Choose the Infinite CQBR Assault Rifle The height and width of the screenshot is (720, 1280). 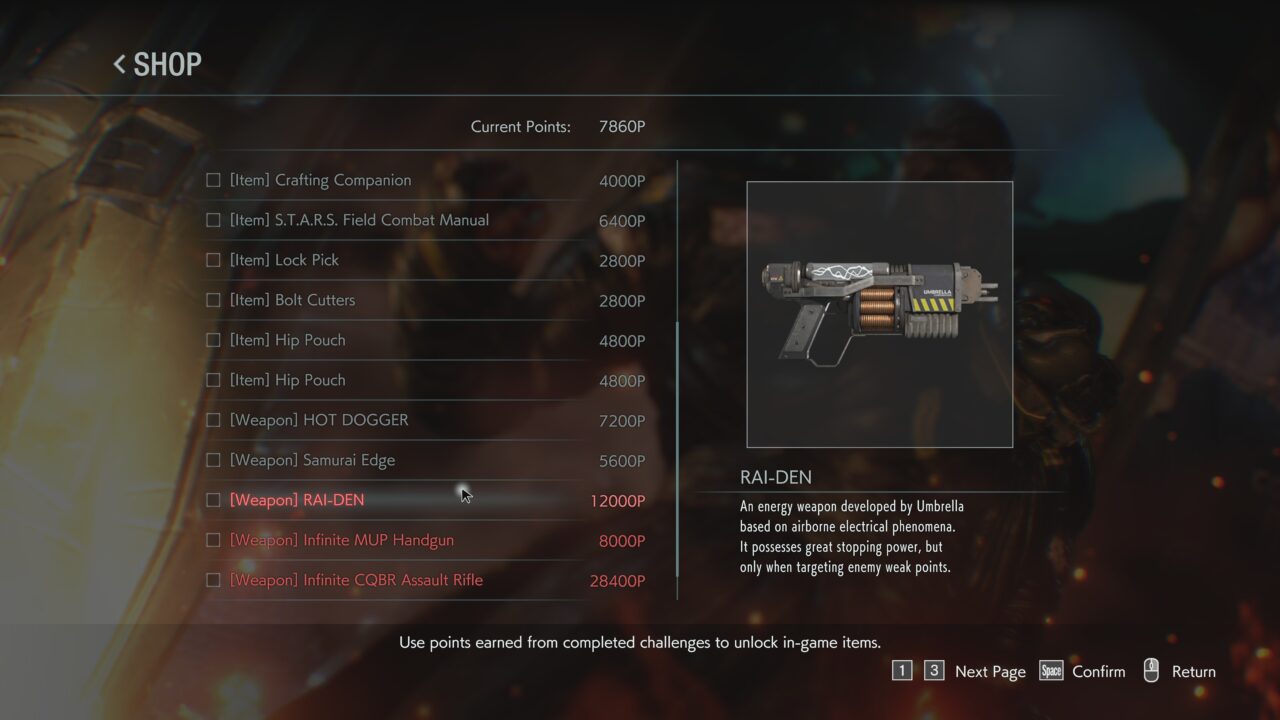(356, 581)
